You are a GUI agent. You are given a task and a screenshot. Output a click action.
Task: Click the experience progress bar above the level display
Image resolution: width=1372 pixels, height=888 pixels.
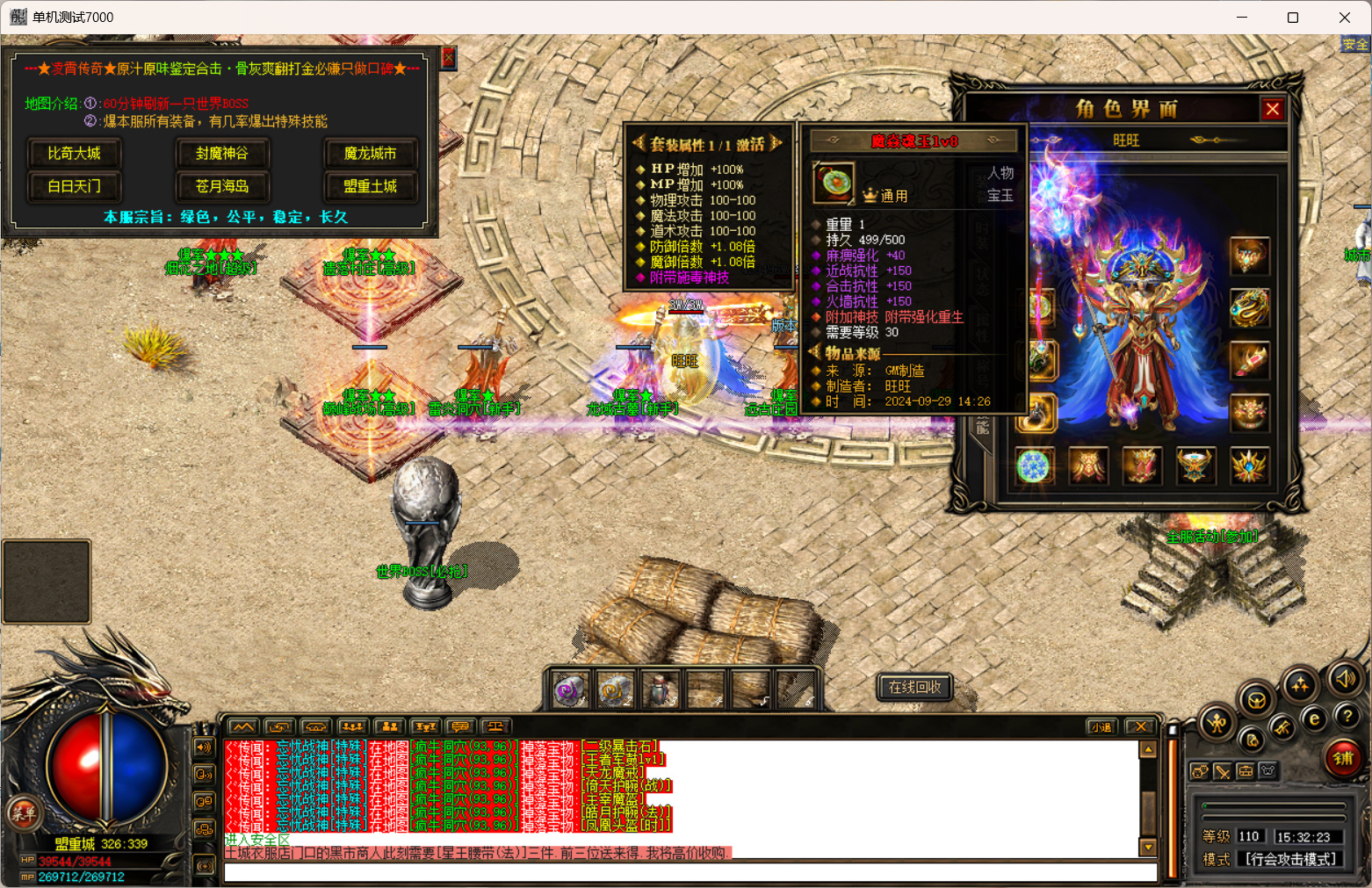pos(1275,805)
